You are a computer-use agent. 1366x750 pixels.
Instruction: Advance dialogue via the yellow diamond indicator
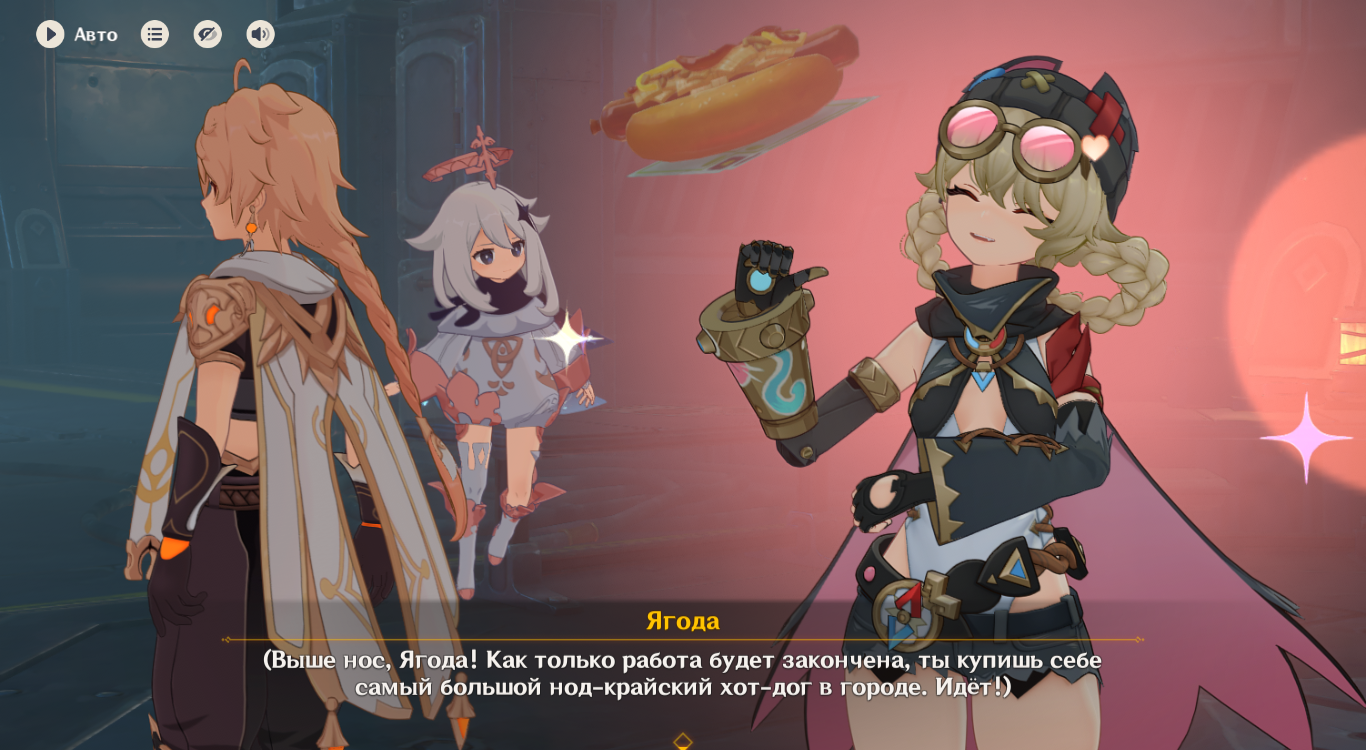pyautogui.click(x=683, y=741)
